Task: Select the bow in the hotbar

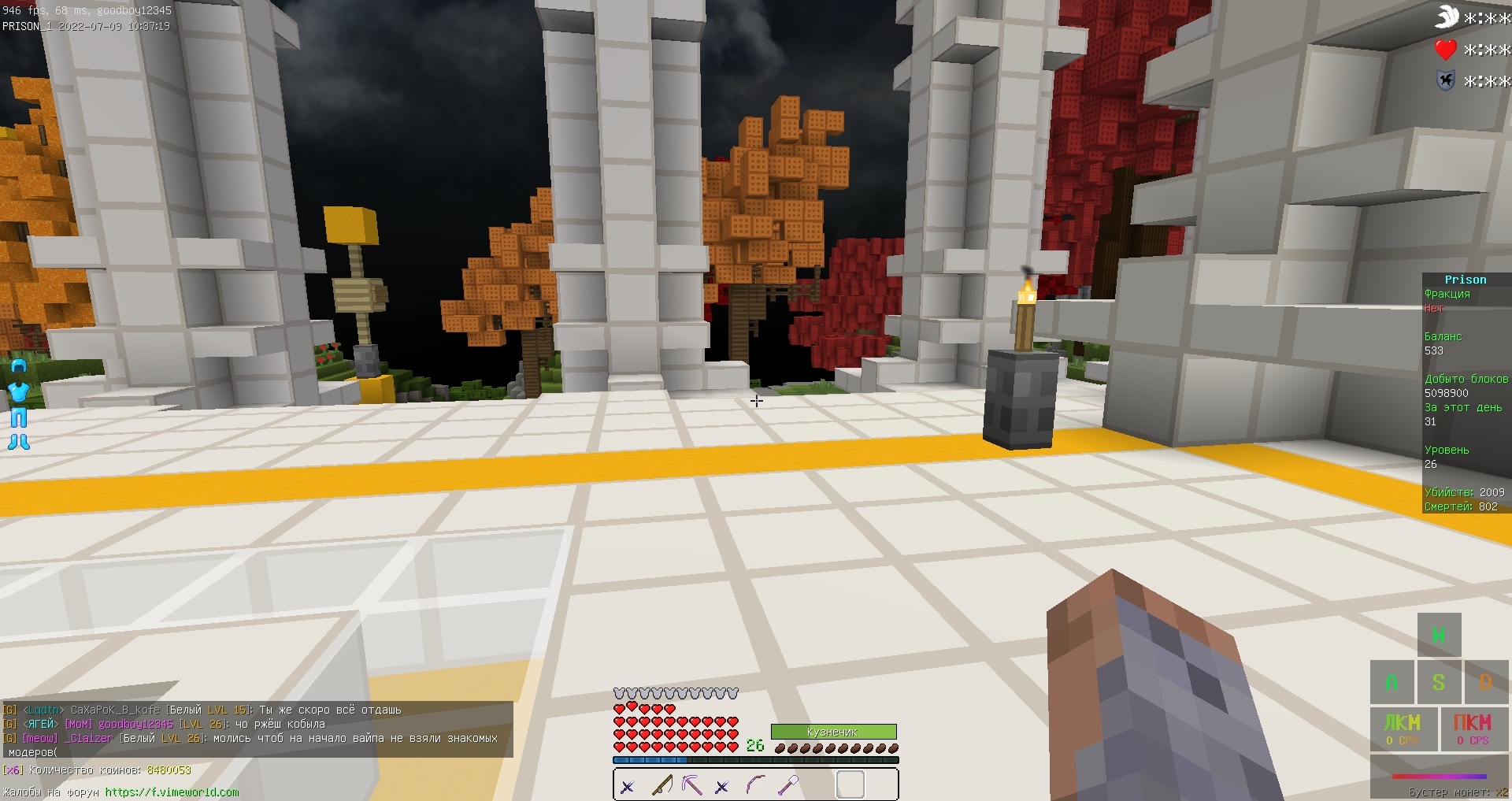Action: (755, 786)
